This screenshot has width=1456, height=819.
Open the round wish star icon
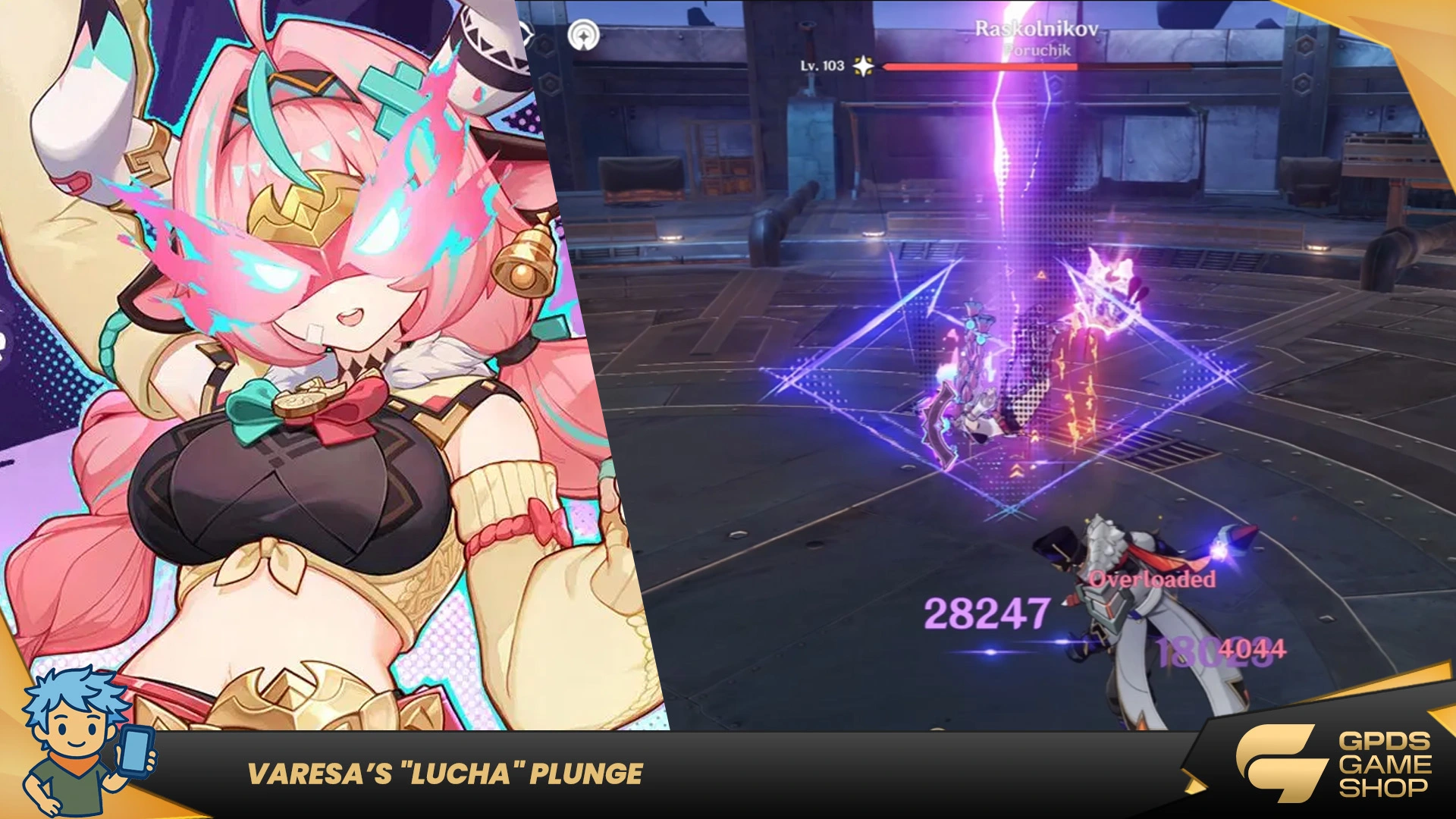(583, 35)
